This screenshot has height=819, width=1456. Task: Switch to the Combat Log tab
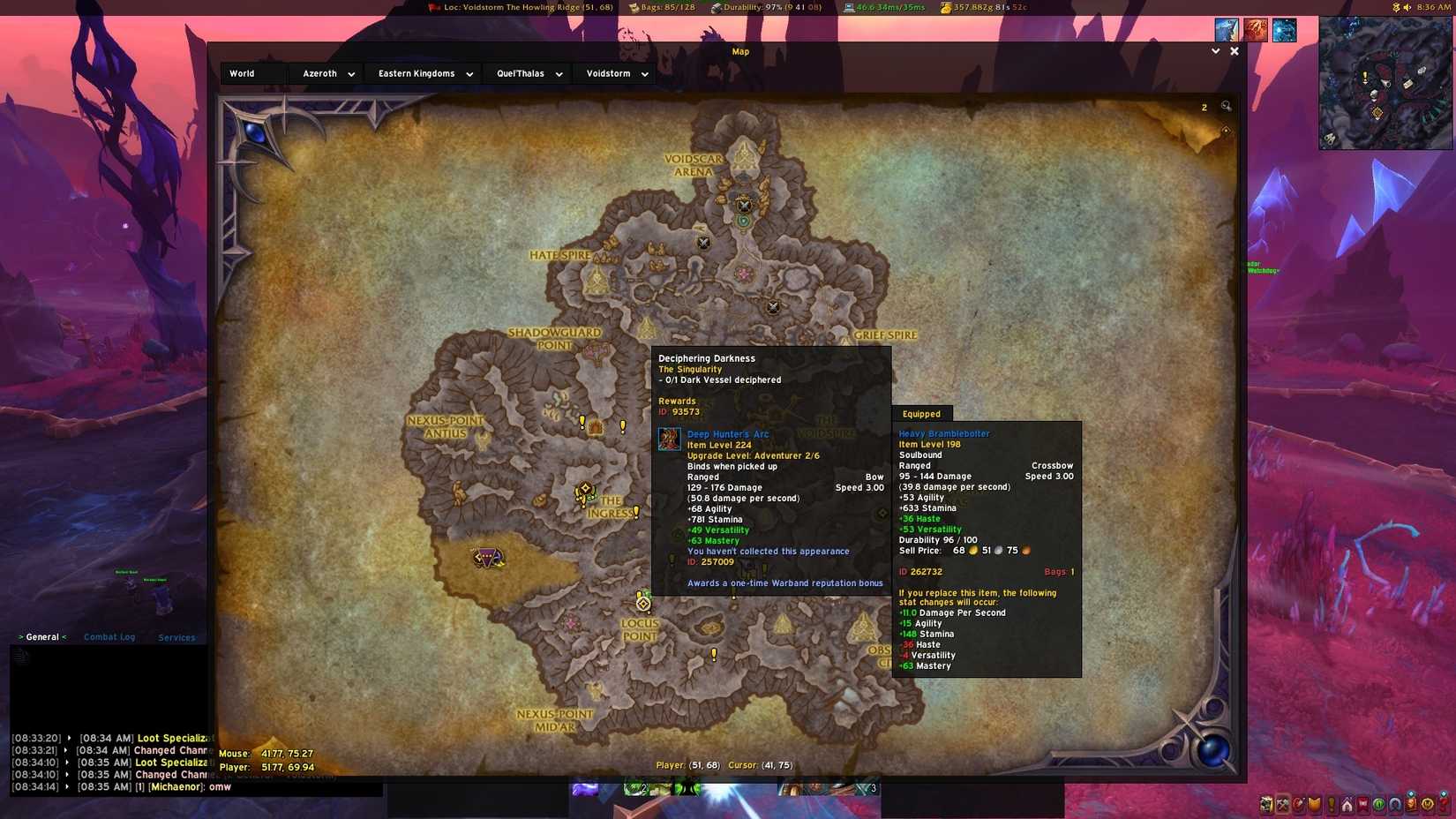[x=109, y=636]
